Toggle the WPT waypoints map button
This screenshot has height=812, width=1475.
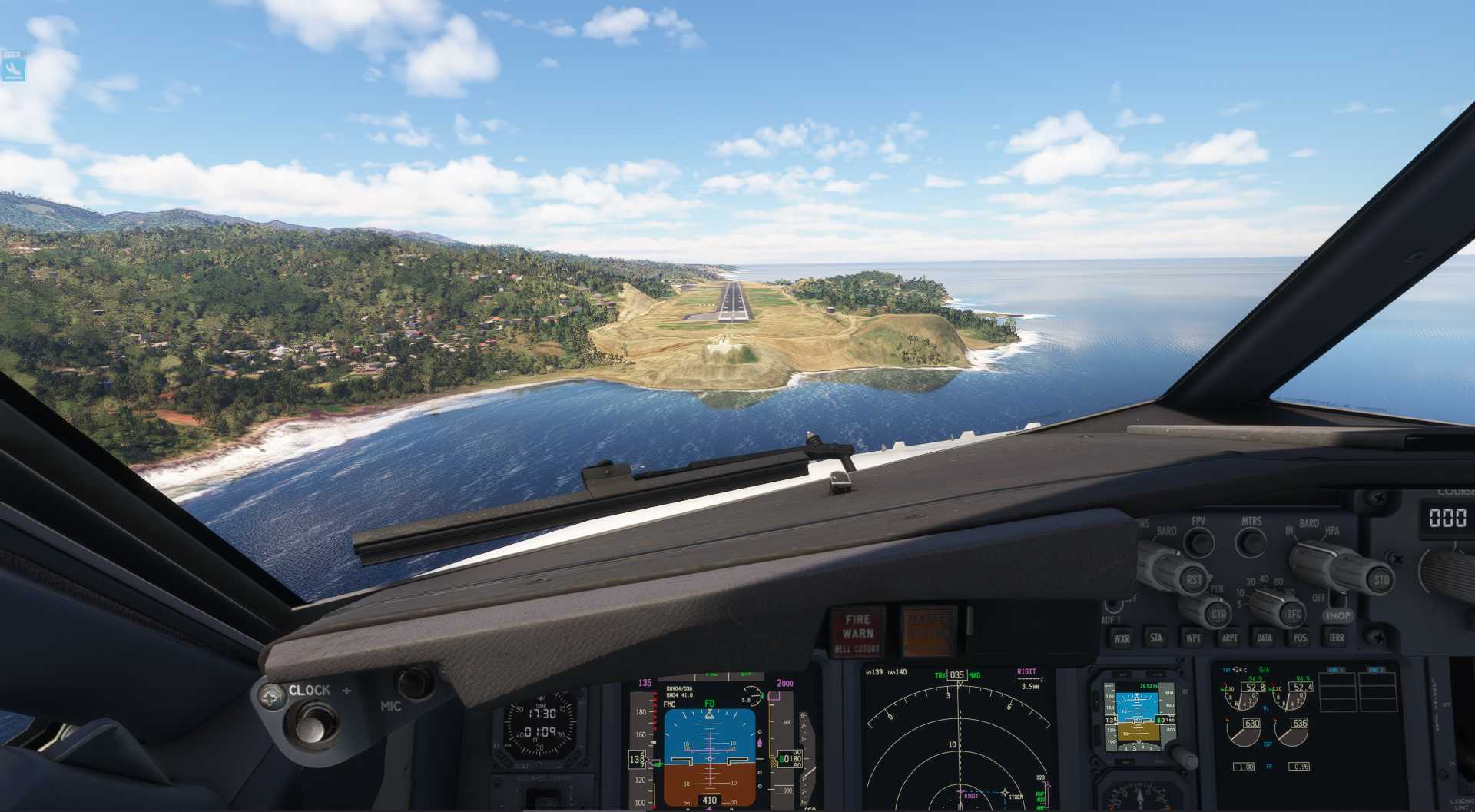click(1193, 638)
